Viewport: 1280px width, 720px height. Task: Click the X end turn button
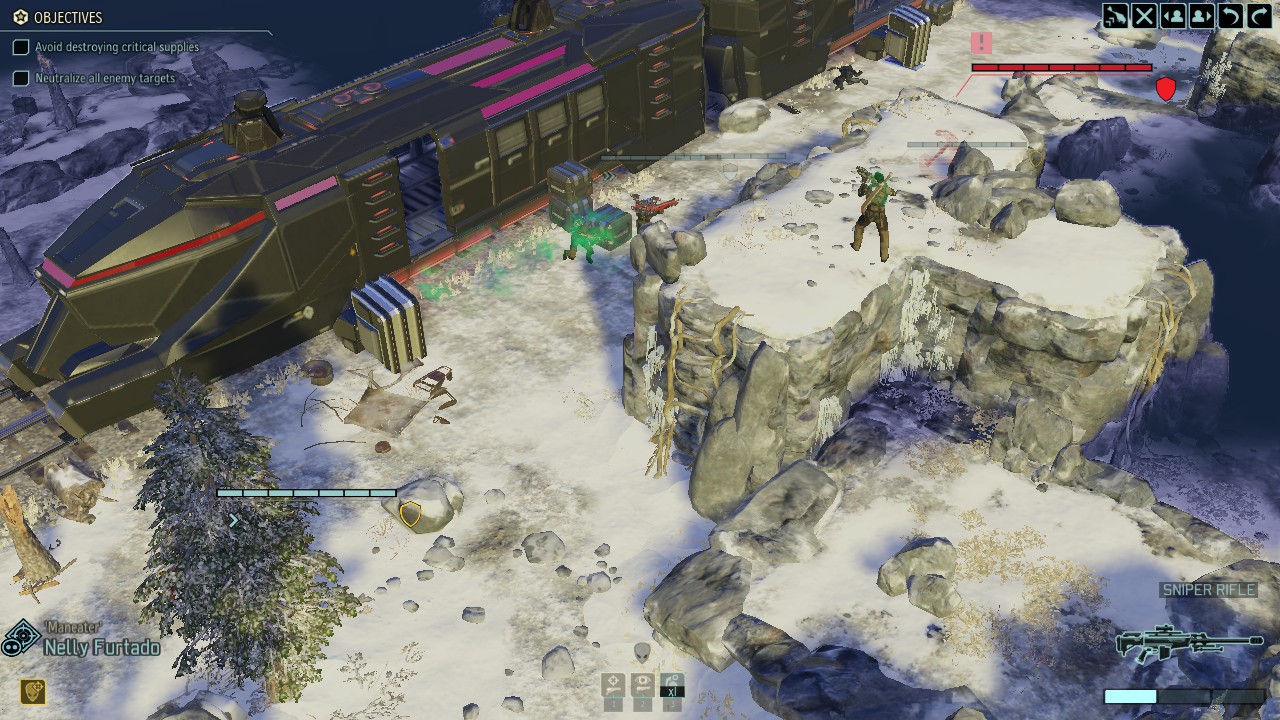pyautogui.click(x=1144, y=15)
